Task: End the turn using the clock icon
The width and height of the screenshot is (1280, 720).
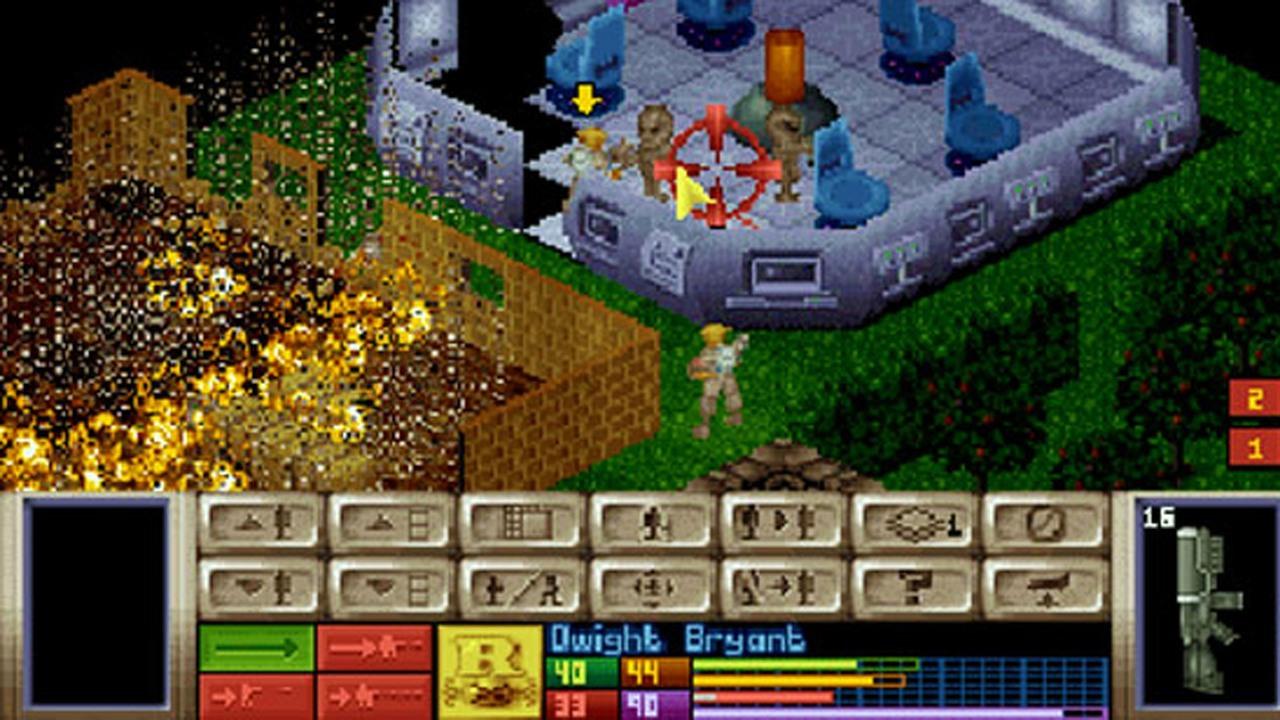Action: point(1043,523)
